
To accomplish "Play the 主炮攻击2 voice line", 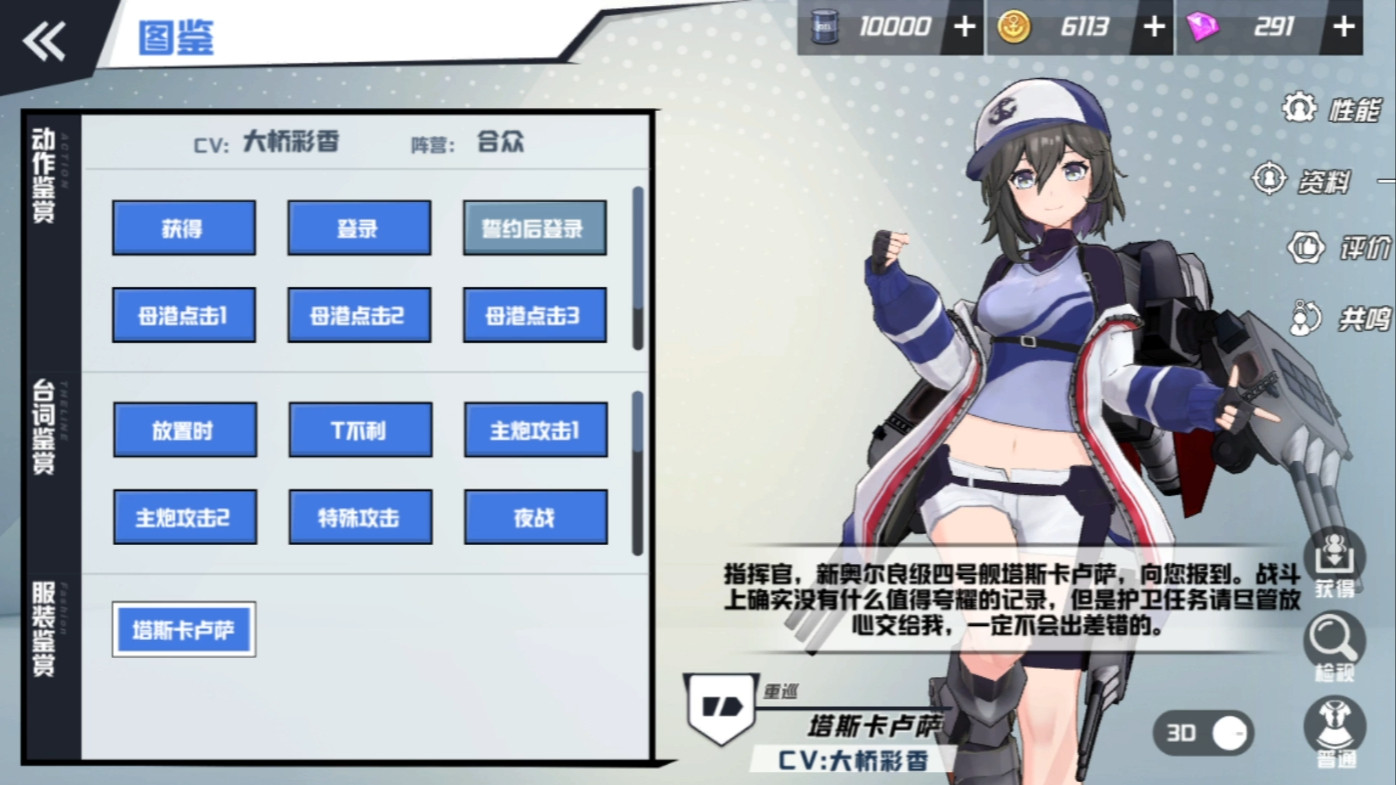I will (184, 517).
